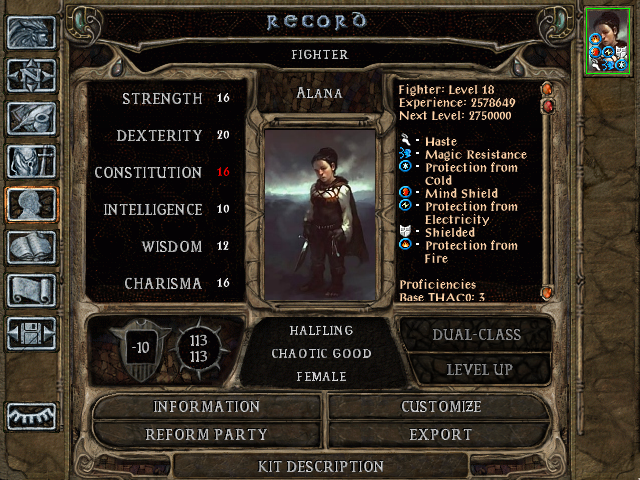Screen dimensions: 640x480
Task: Select the Dual-Class button
Action: [x=475, y=335]
